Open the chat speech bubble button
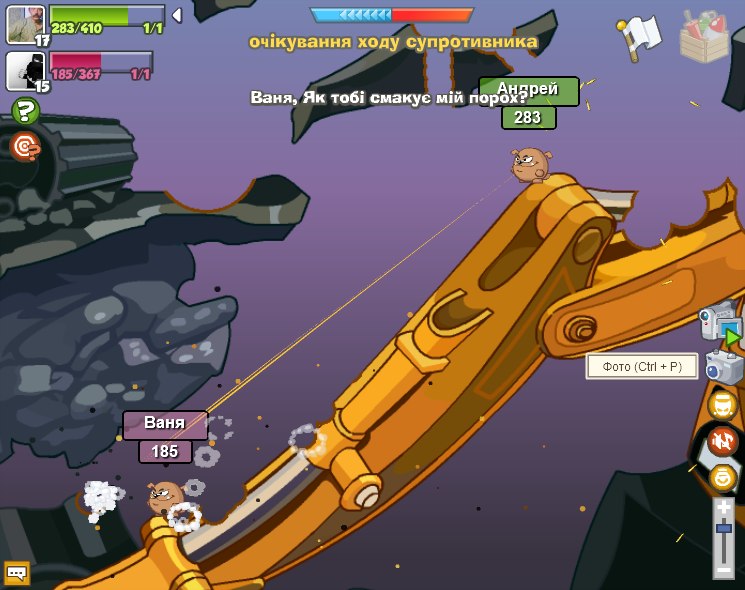This screenshot has width=745, height=590. (16, 573)
